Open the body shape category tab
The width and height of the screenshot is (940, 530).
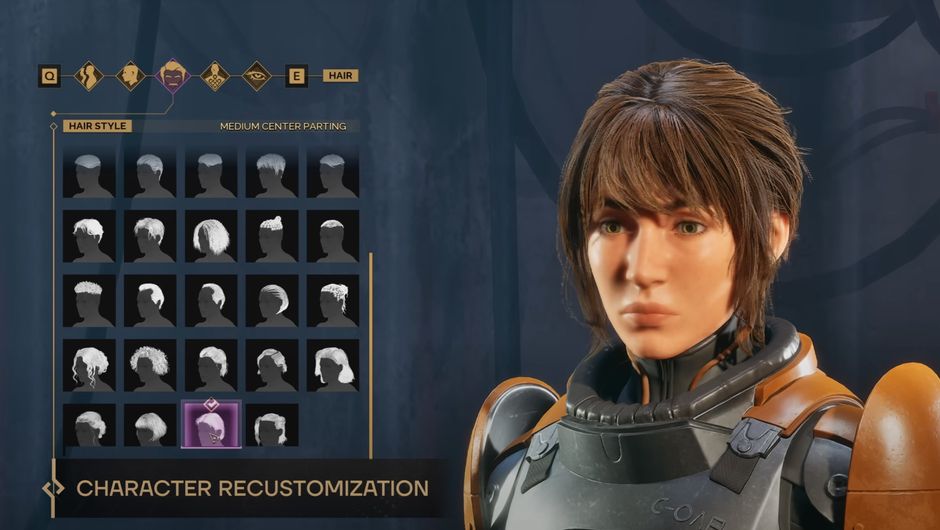(89, 76)
